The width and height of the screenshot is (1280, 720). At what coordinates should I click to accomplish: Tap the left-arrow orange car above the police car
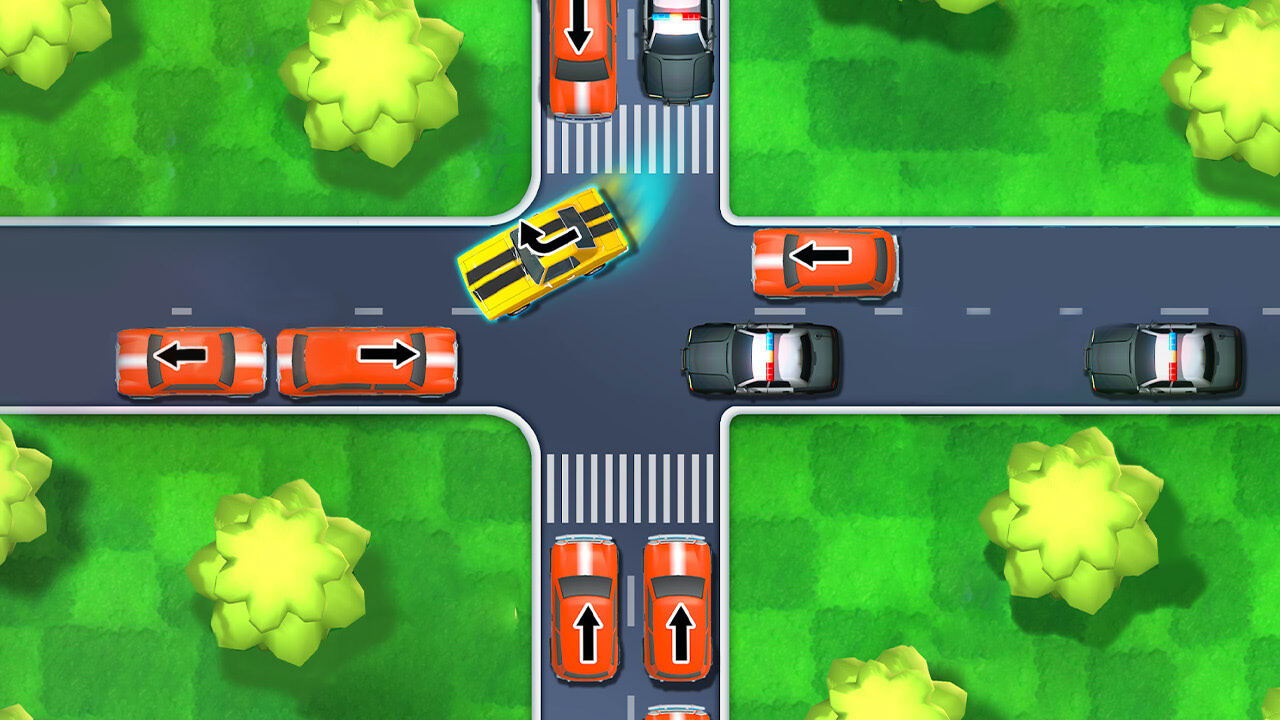pyautogui.click(x=825, y=263)
